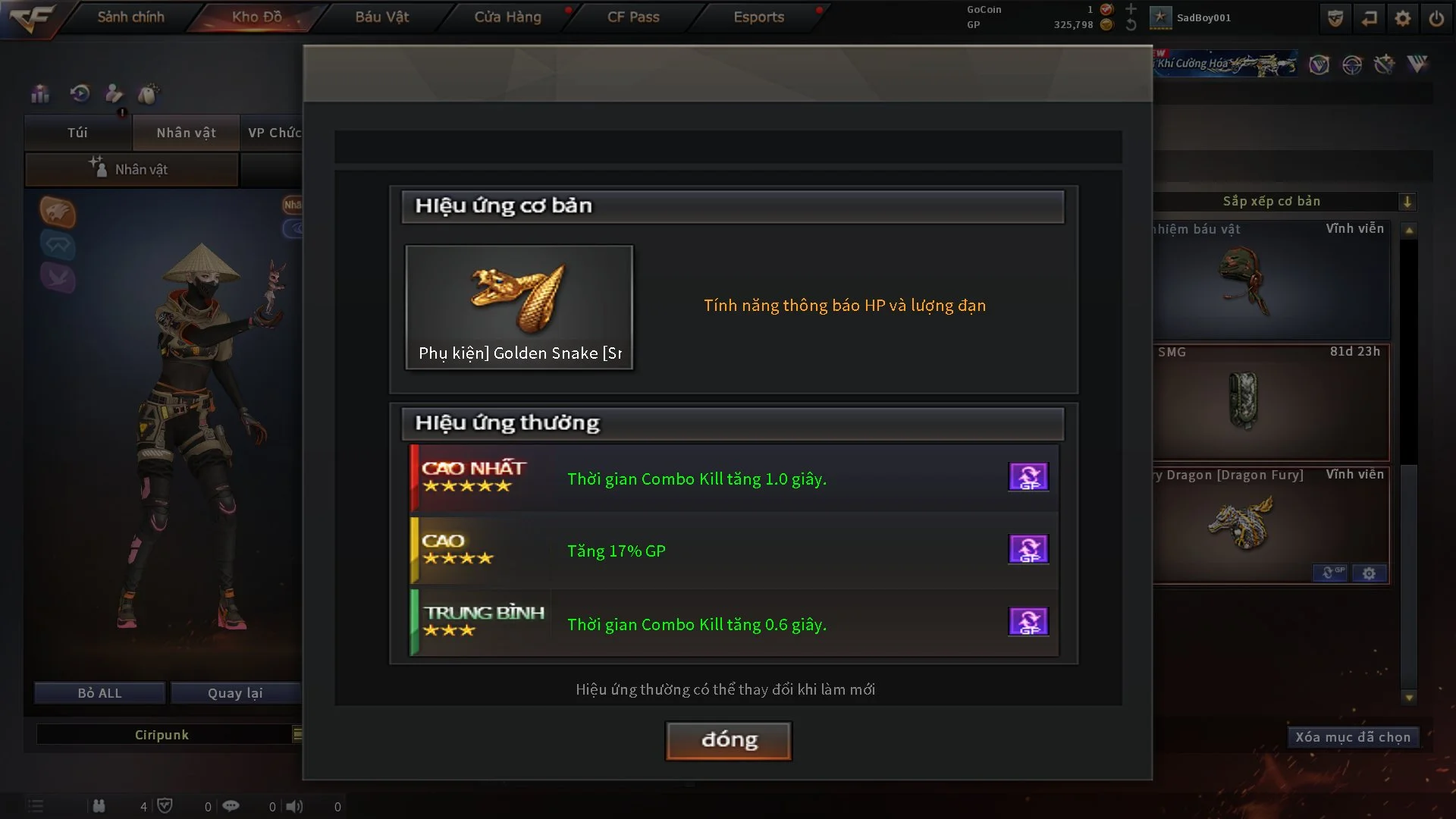The height and width of the screenshot is (819, 1456).
Task: Open the Báu Vật tab
Action: tap(381, 17)
